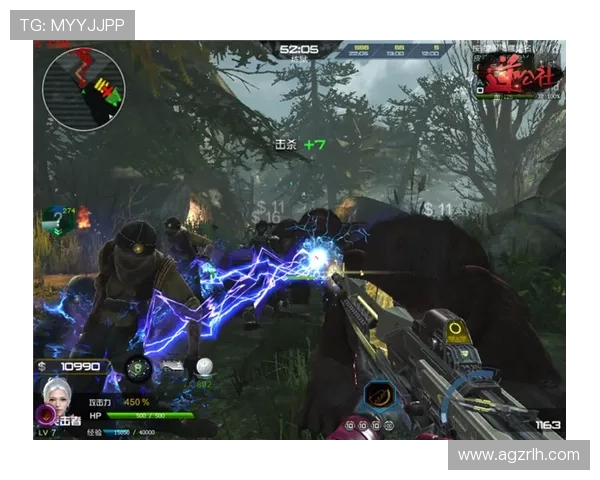600x480 pixels.
Task: Choose the white orb grenade item
Action: coord(204,368)
